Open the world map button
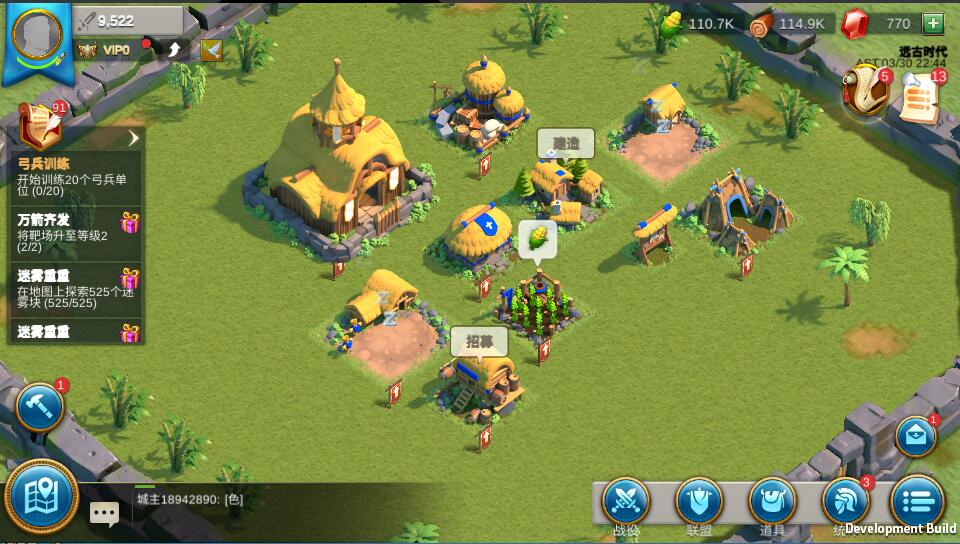 point(41,496)
